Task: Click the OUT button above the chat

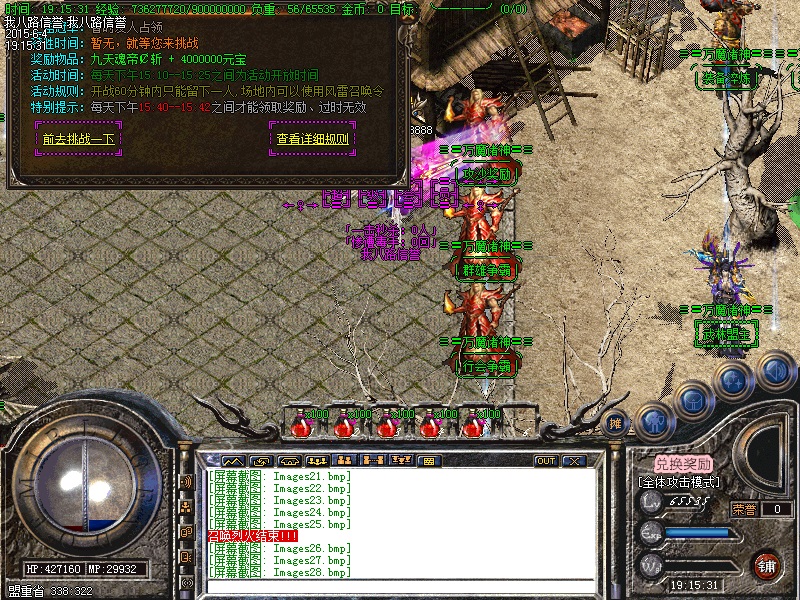Action: [x=546, y=461]
